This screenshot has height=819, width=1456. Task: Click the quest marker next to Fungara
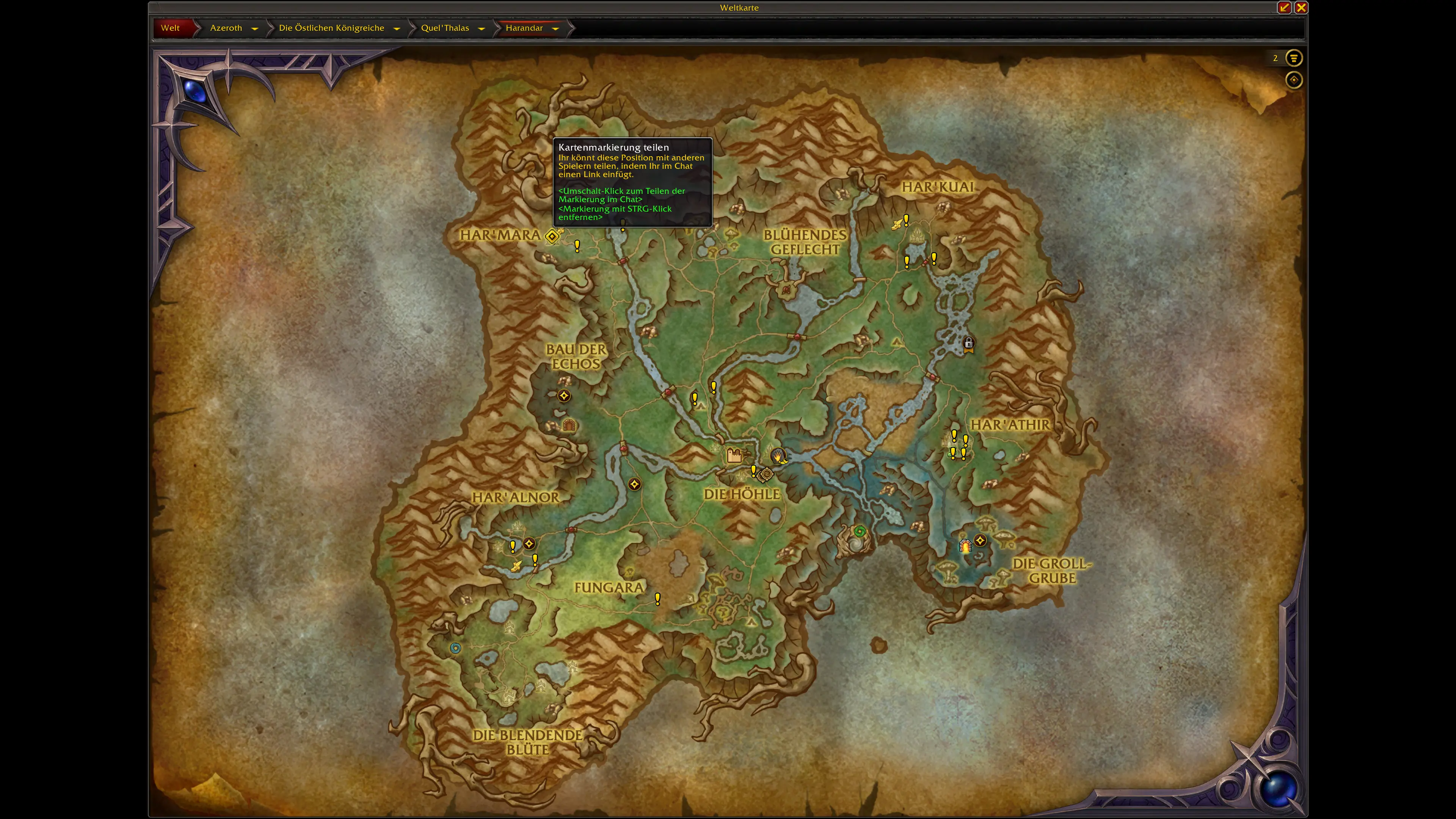657,599
